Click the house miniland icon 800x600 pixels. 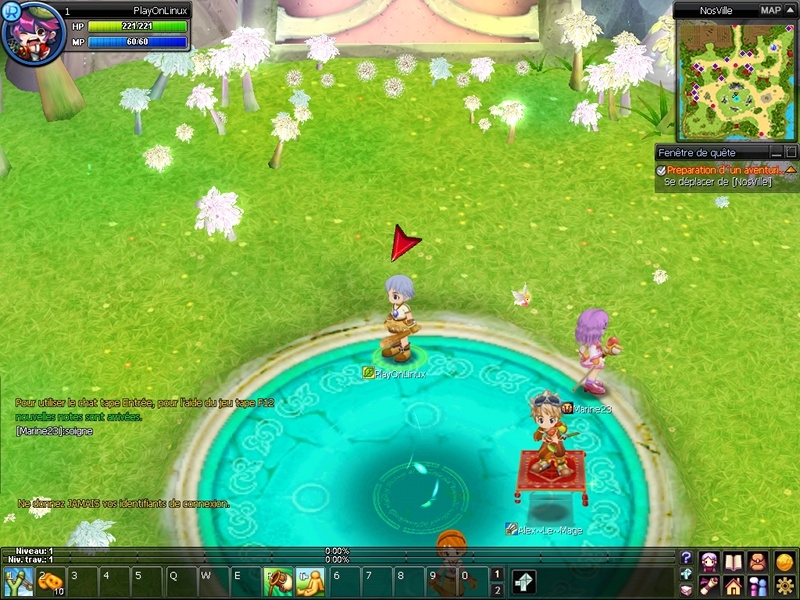[x=734, y=585]
